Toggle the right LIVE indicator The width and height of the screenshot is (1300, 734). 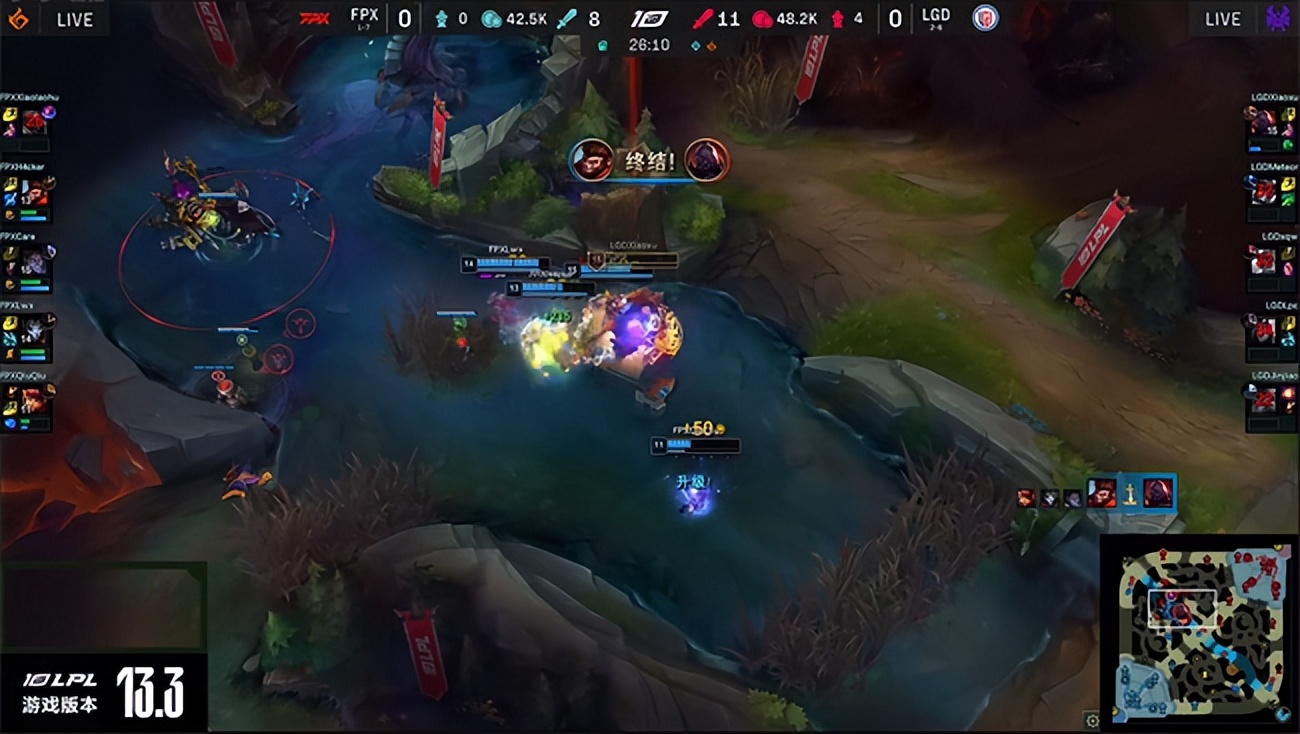[x=1222, y=19]
